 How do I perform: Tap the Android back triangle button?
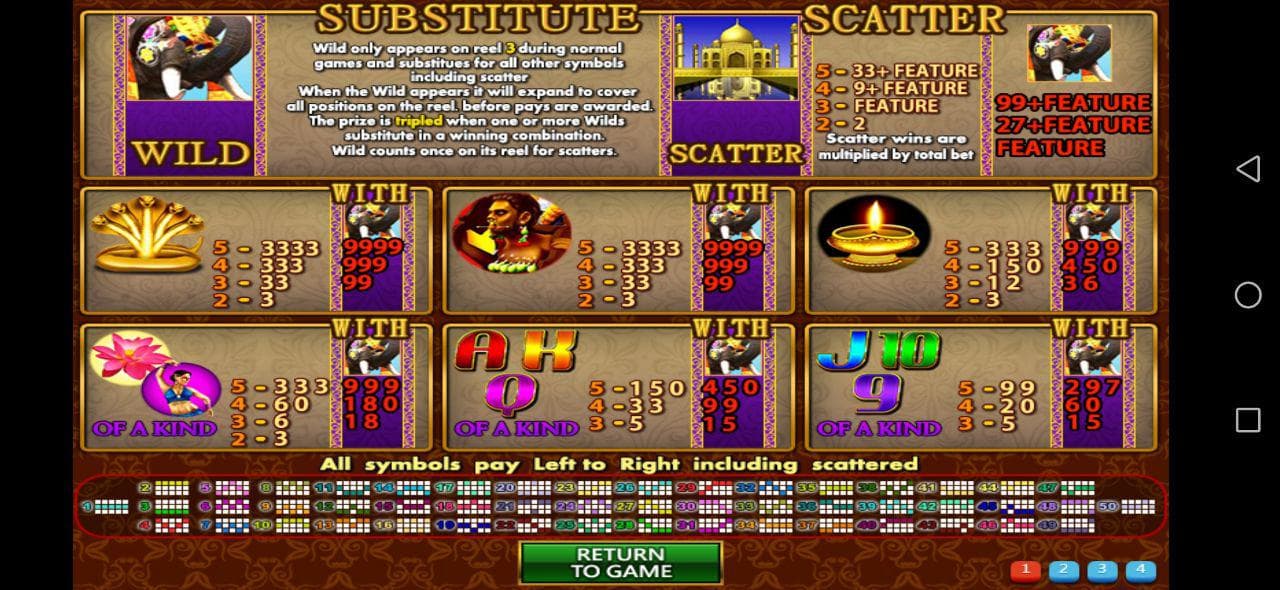click(1247, 169)
